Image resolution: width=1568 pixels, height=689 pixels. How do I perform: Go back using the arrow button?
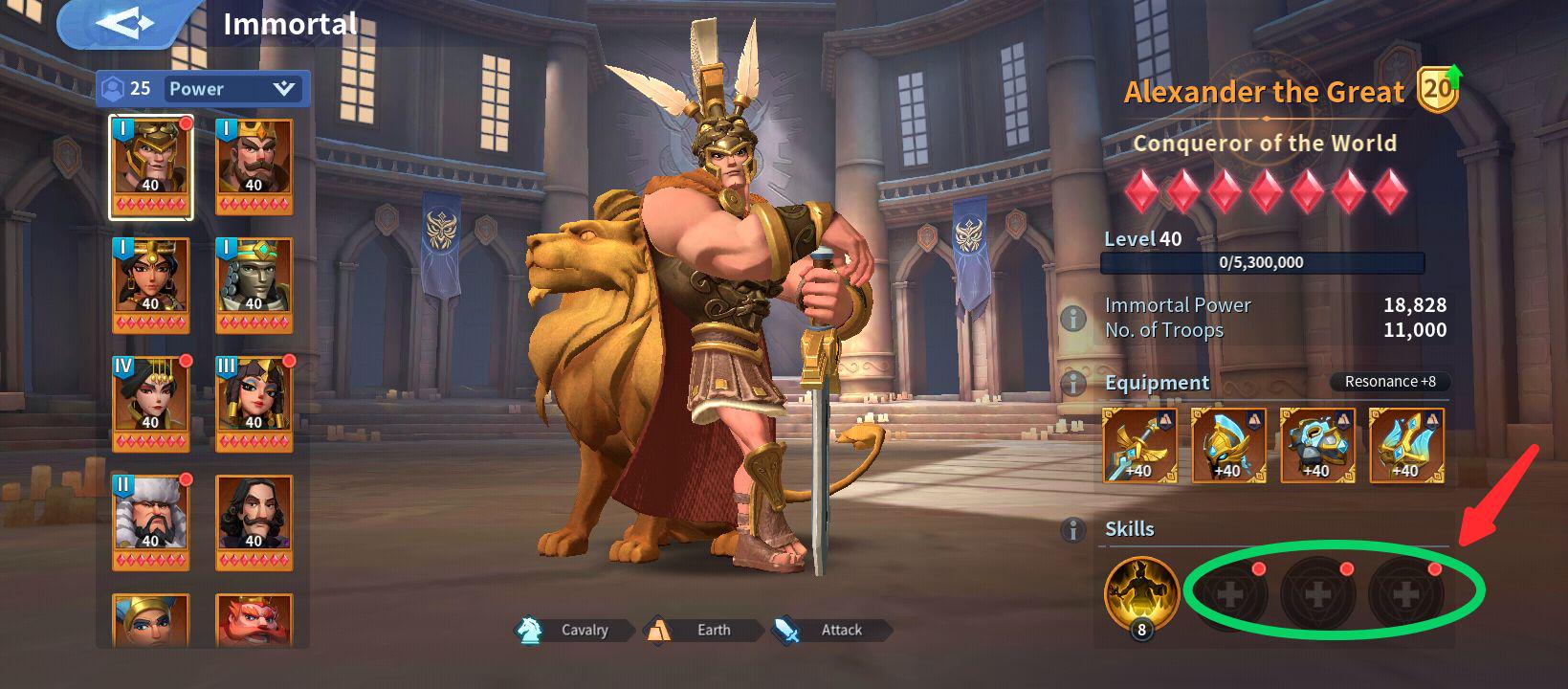(126, 24)
